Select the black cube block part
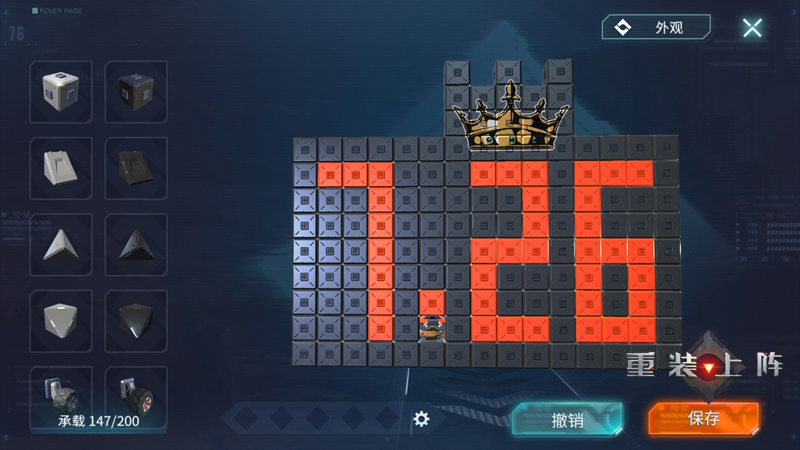The height and width of the screenshot is (450, 800). pos(136,92)
